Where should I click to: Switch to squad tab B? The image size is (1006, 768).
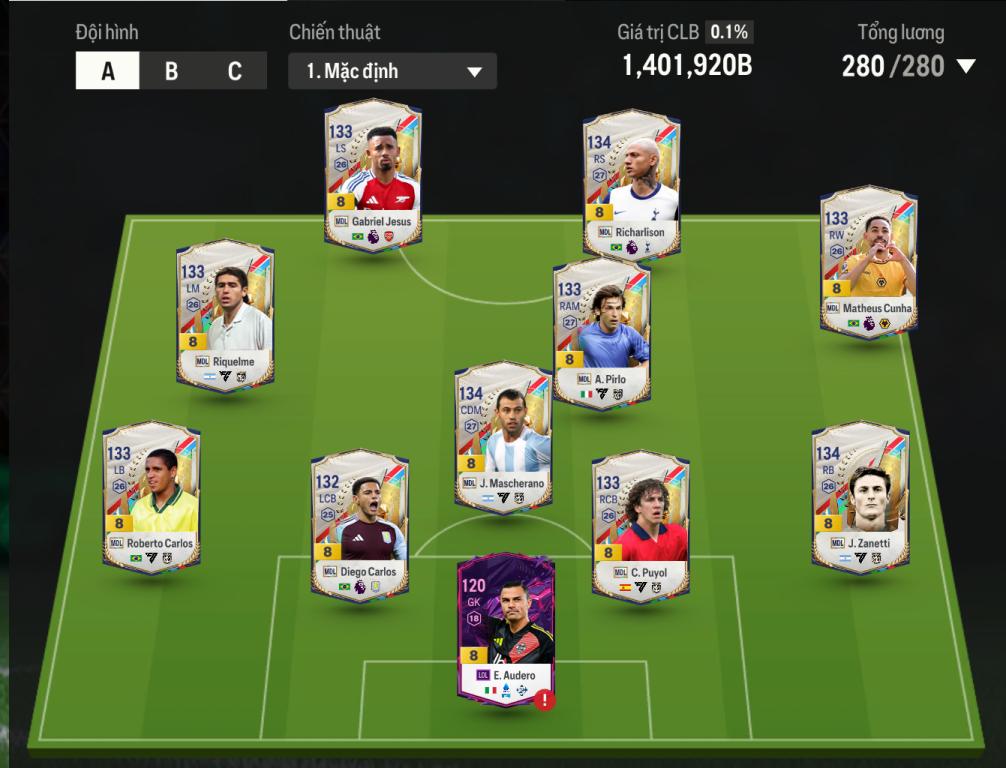pos(171,71)
